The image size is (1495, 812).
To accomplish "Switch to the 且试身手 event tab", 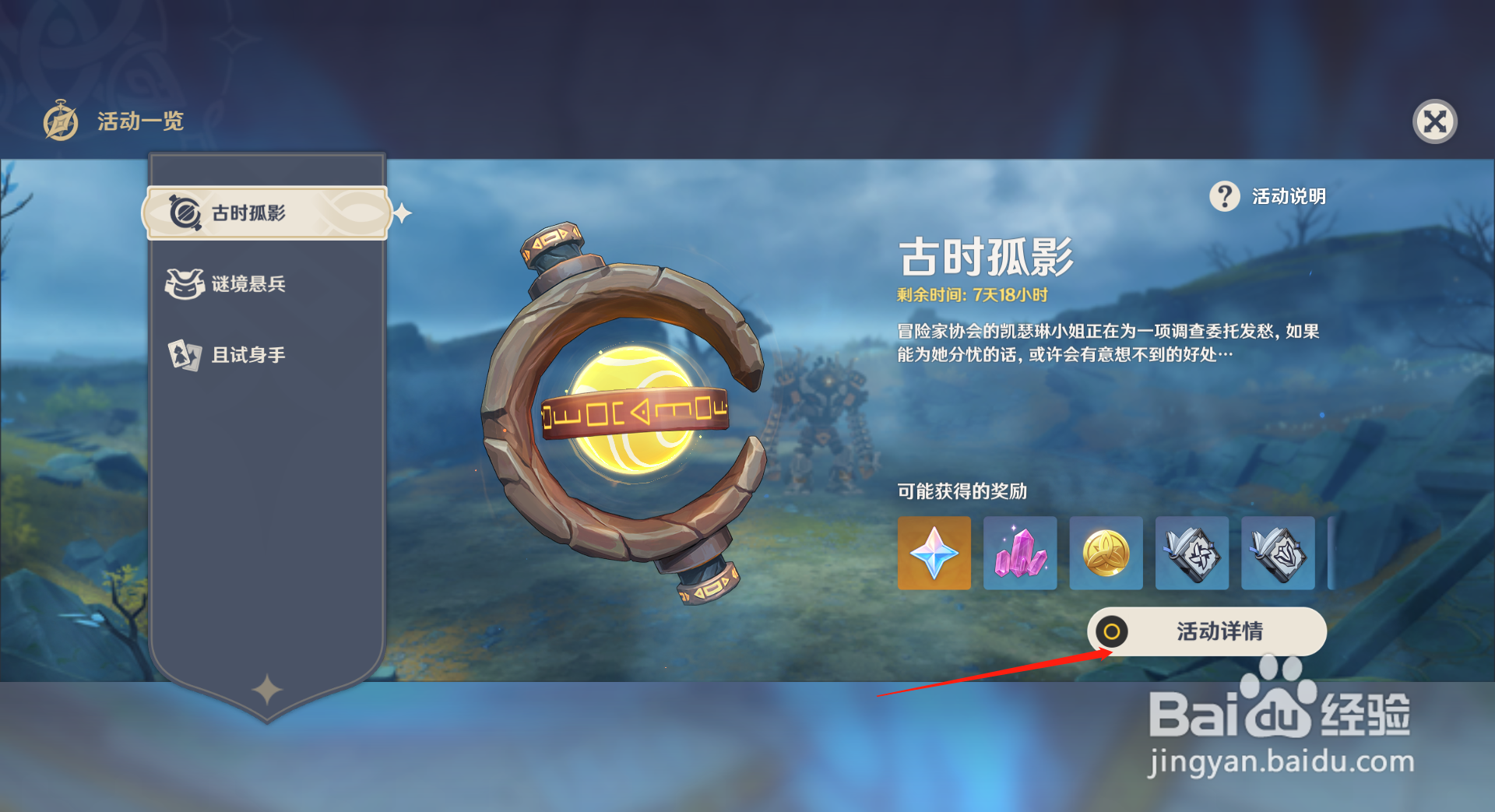I will (x=249, y=354).
